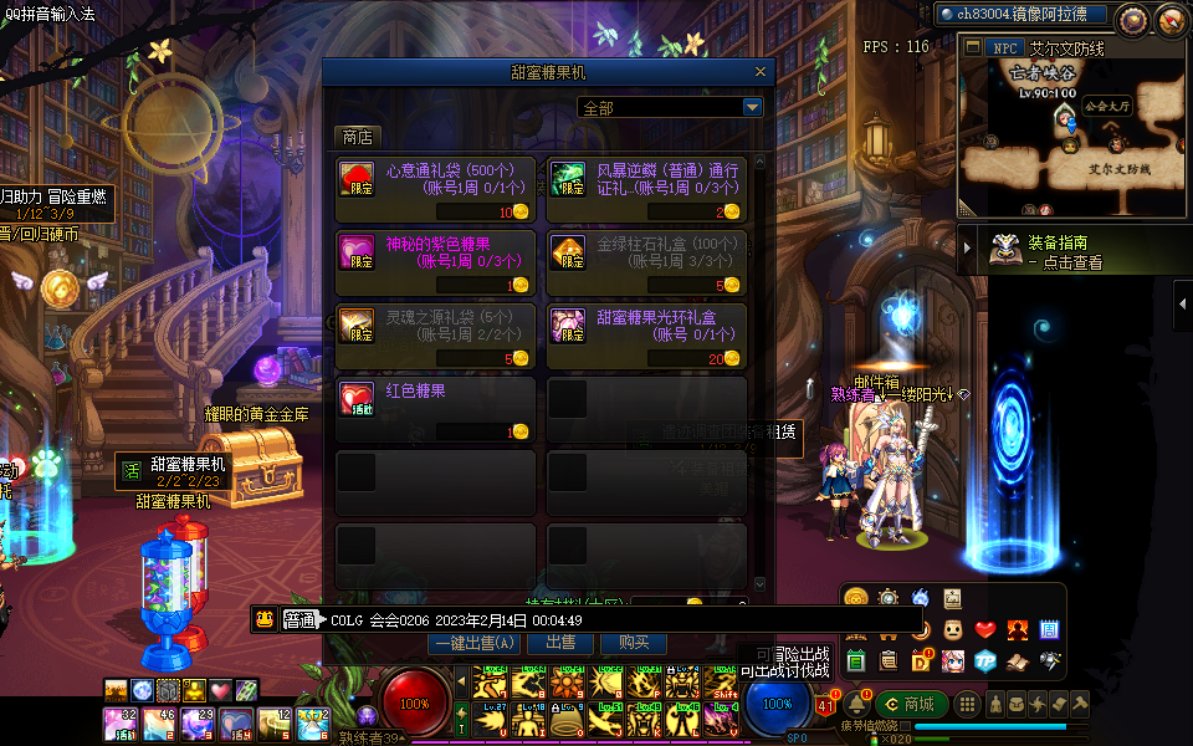Click the 购买 buy button
This screenshot has width=1193, height=746.
pyautogui.click(x=634, y=643)
